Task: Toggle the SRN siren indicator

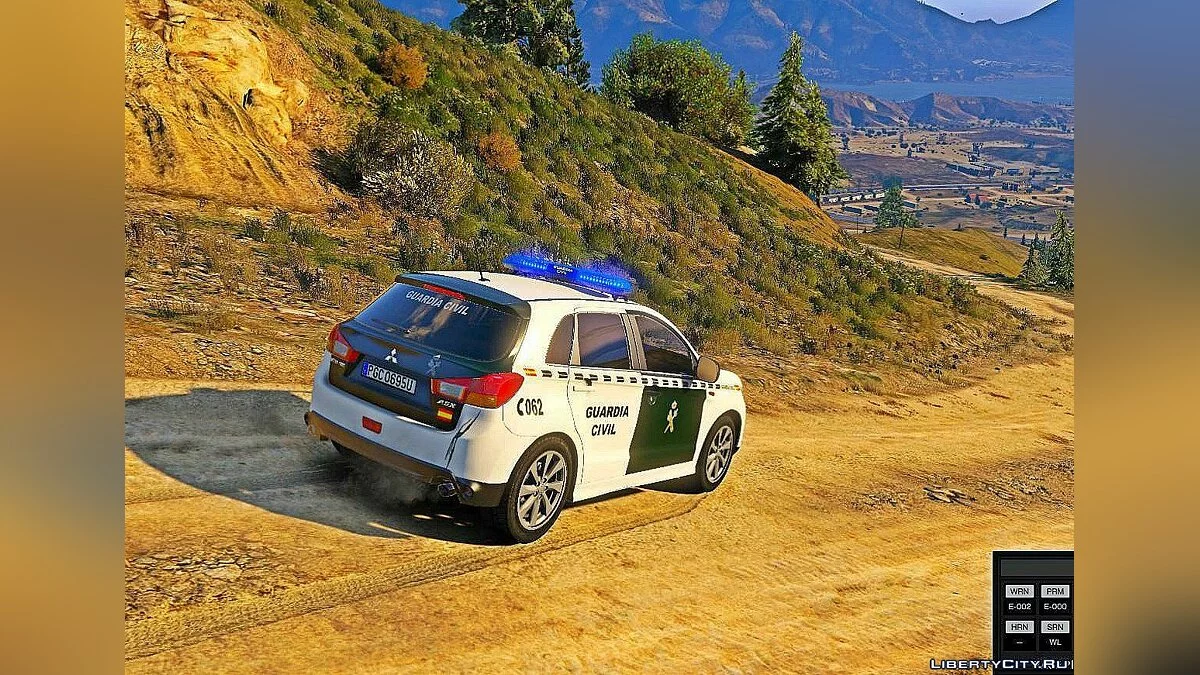Action: (x=1054, y=627)
